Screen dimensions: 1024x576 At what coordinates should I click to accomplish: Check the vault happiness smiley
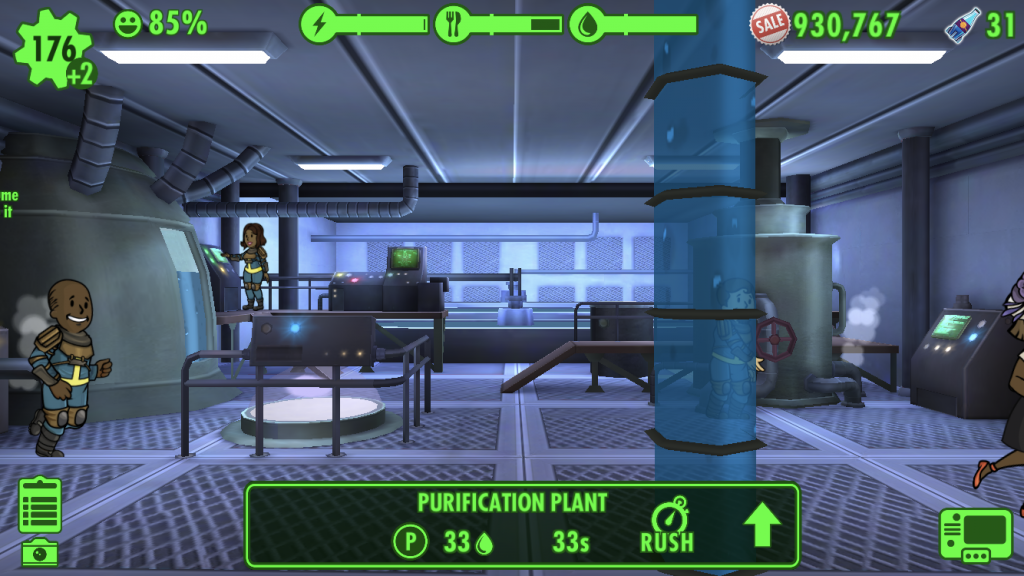128,23
